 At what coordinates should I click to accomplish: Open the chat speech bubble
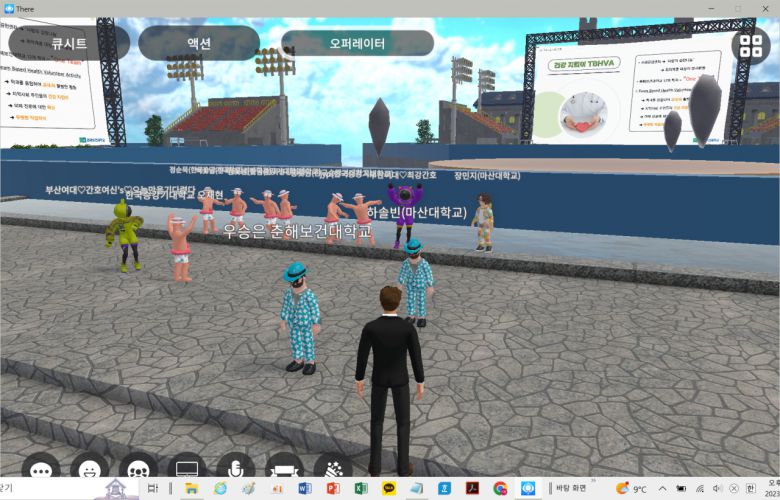click(x=41, y=468)
